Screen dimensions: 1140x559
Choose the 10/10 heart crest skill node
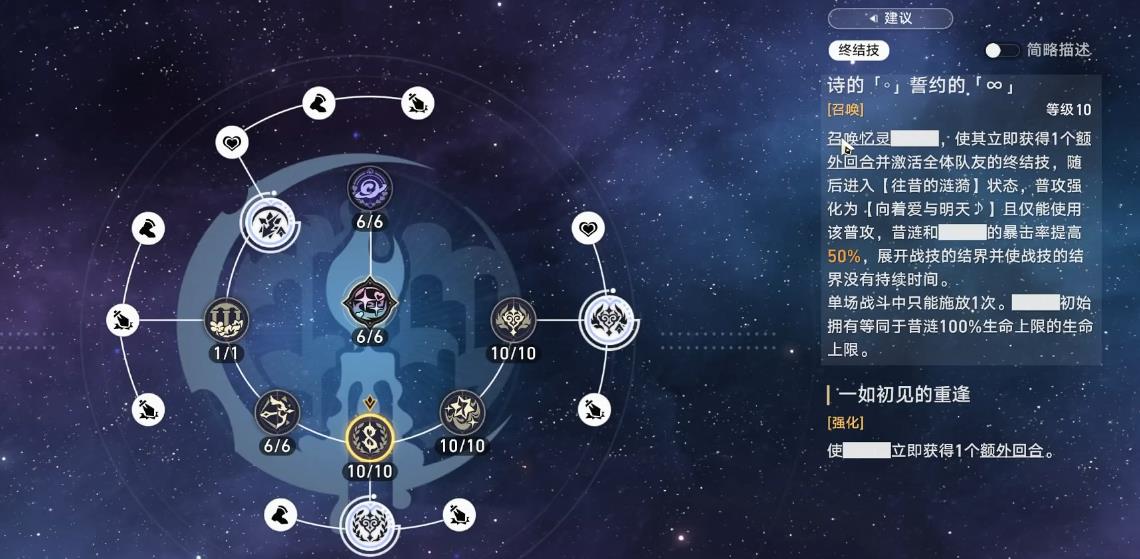click(x=513, y=320)
